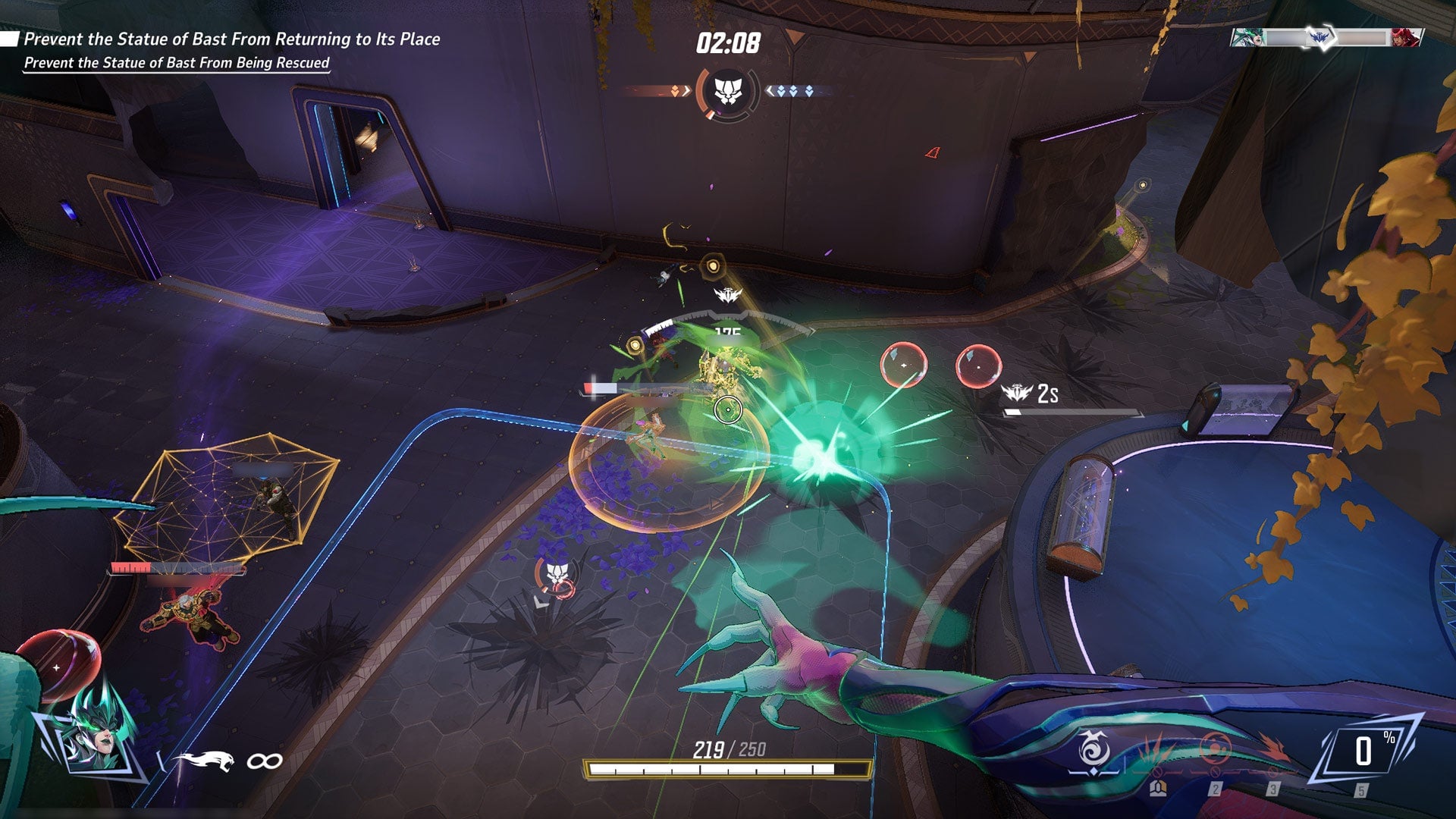
Task: Expand the orange team diamond indicators beside the point
Action: tap(675, 89)
